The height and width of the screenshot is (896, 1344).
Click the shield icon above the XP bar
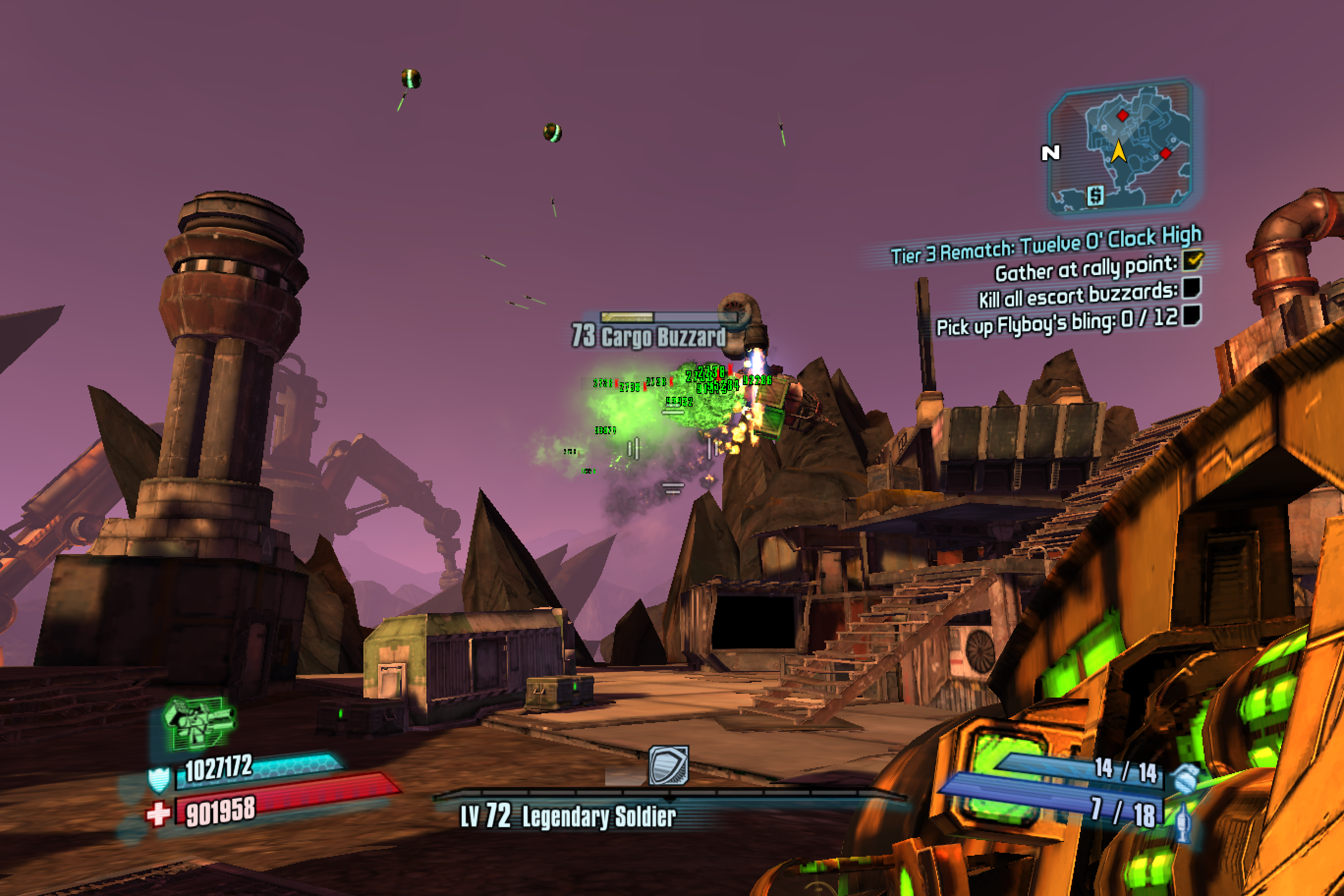[669, 765]
